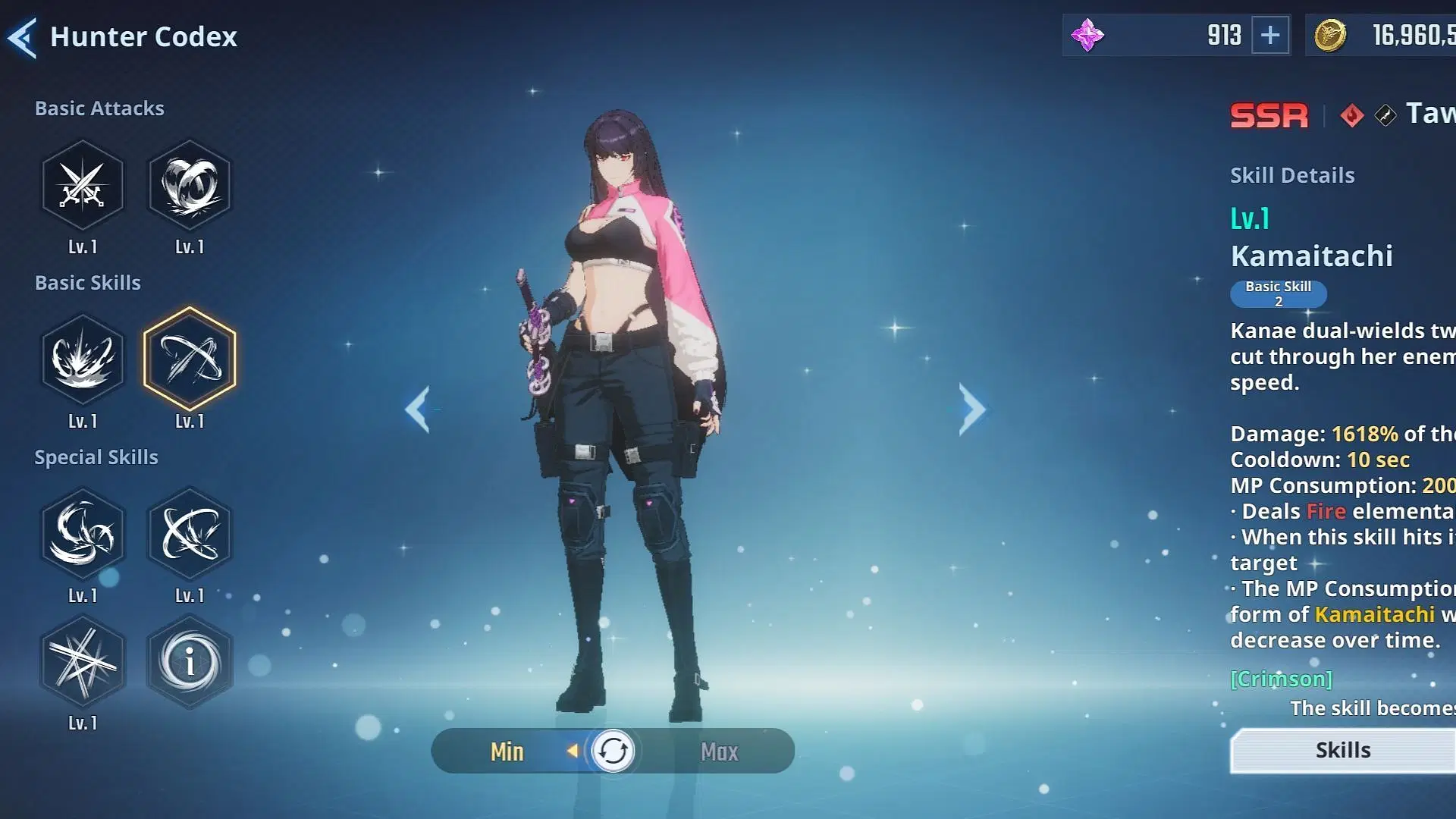1456x819 pixels.
Task: Select the swirling ring basic attack icon
Action: click(x=190, y=186)
